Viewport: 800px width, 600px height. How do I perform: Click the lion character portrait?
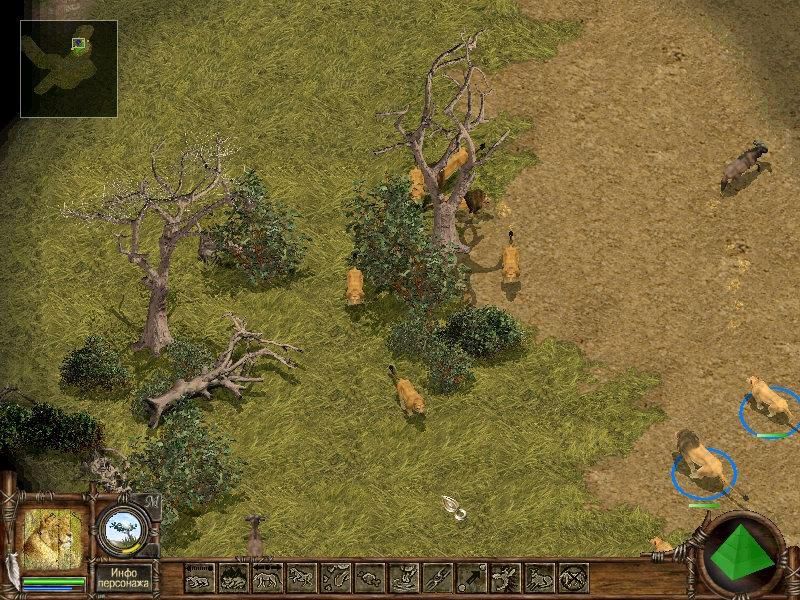pyautogui.click(x=53, y=541)
